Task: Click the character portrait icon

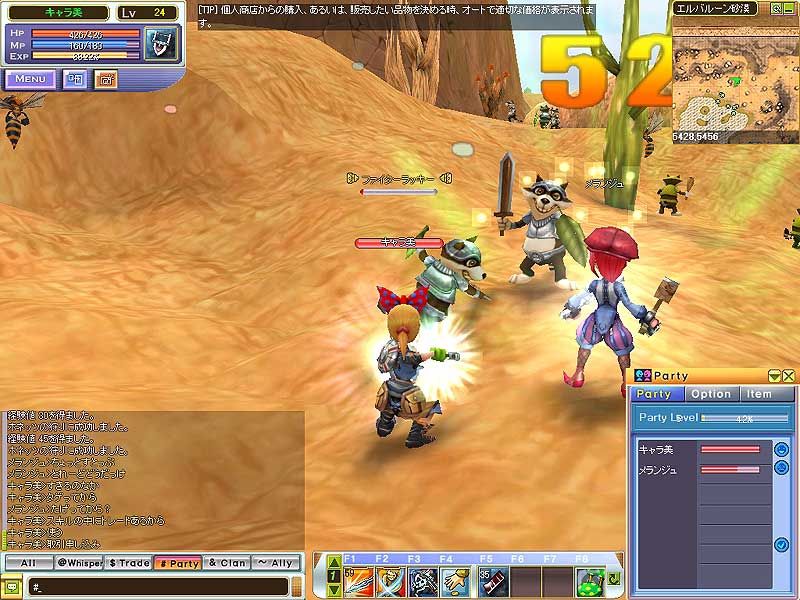Action: 160,43
